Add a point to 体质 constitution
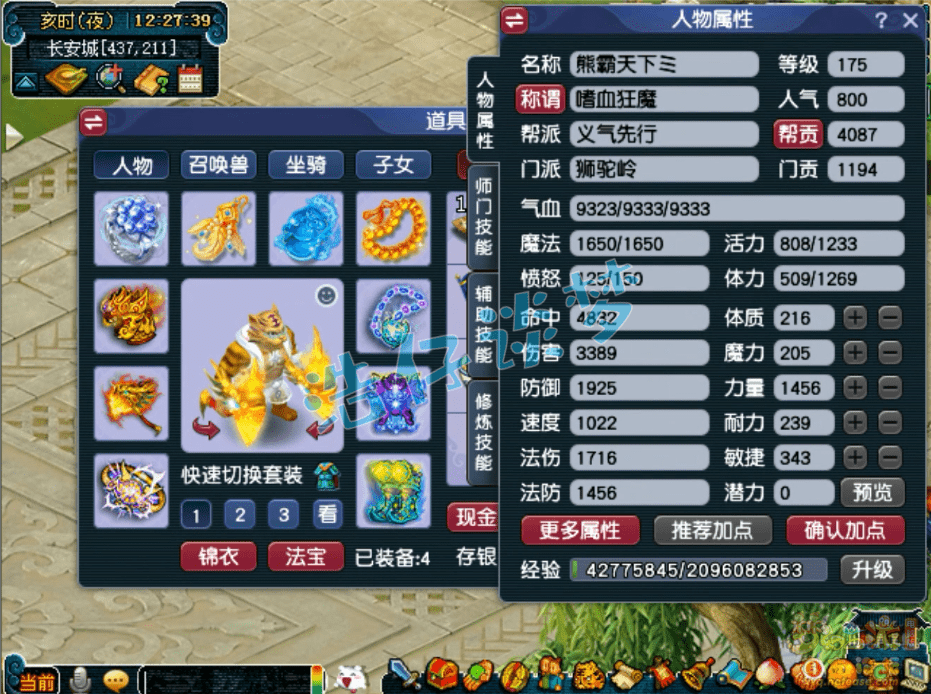This screenshot has height=694, width=931. [x=855, y=318]
